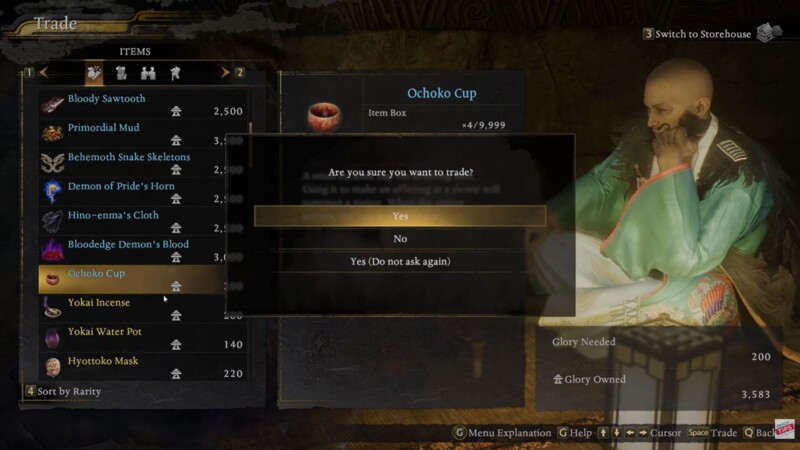Switch to the Items category tab
This screenshot has height=450, width=800.
pos(94,72)
